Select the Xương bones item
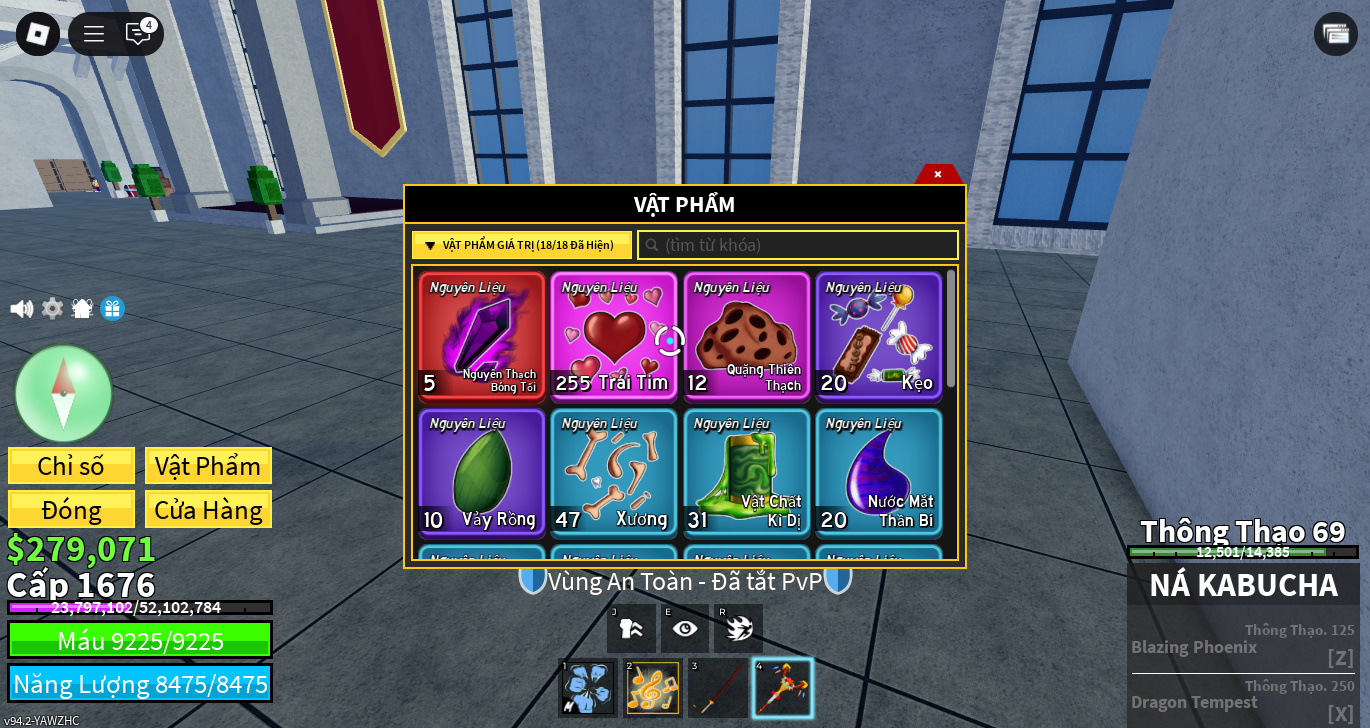Screen dimensions: 1370x728 tap(613, 472)
